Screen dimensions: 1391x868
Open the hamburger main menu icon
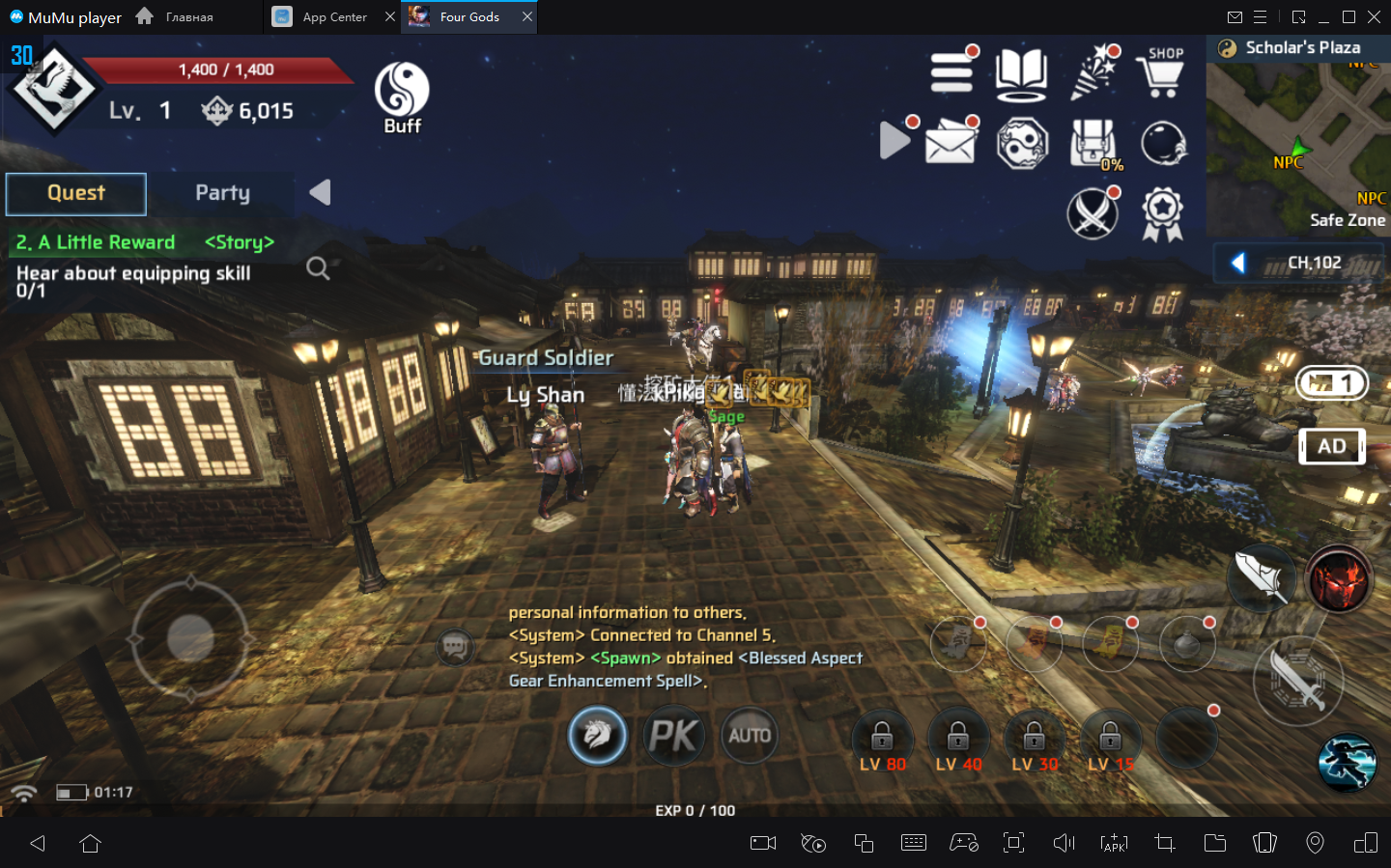(x=951, y=73)
